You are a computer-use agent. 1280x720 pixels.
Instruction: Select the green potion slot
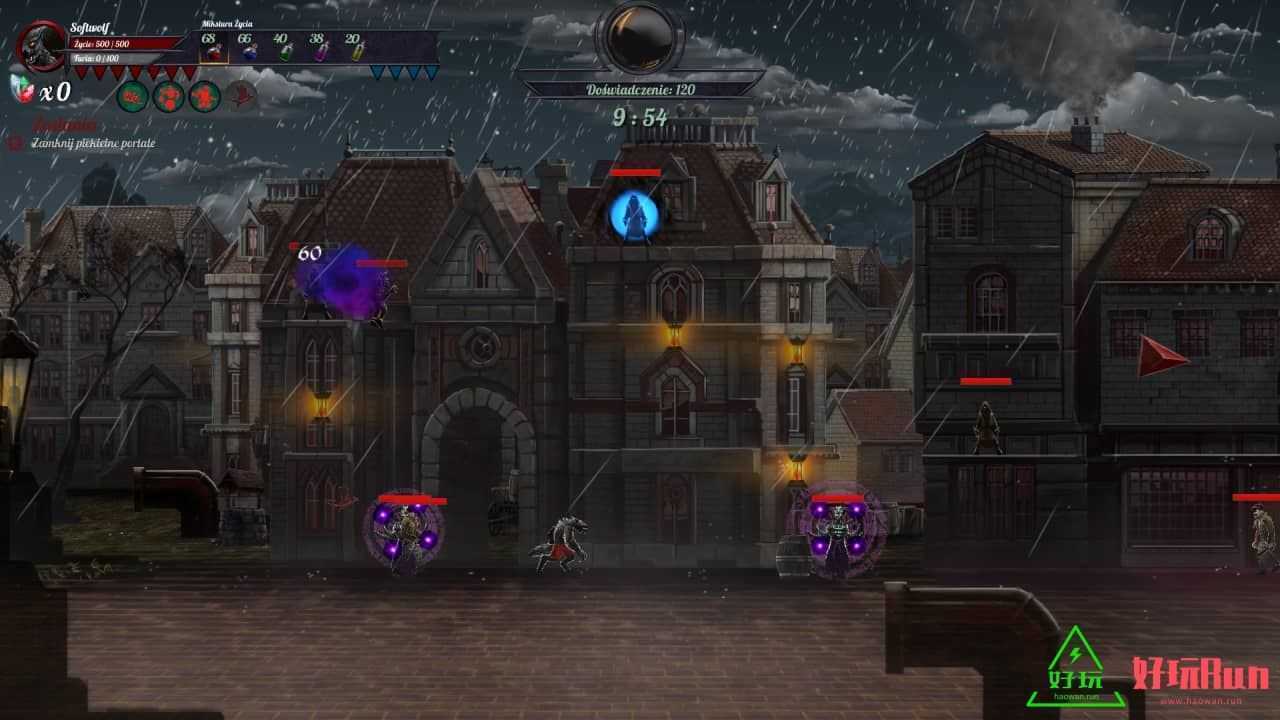[283, 46]
